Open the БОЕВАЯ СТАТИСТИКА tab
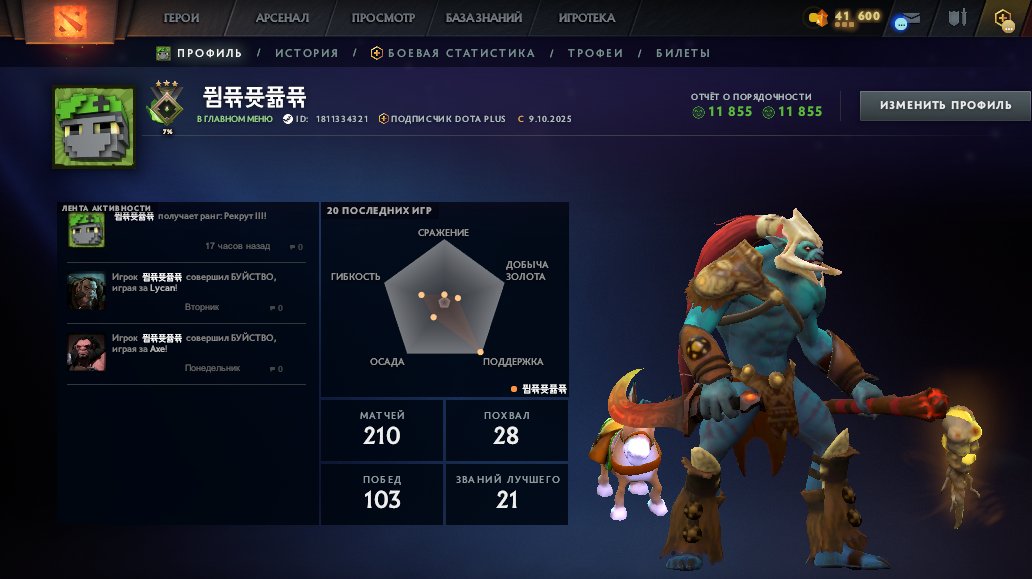Screen dimensions: 1032x579 coord(453,53)
